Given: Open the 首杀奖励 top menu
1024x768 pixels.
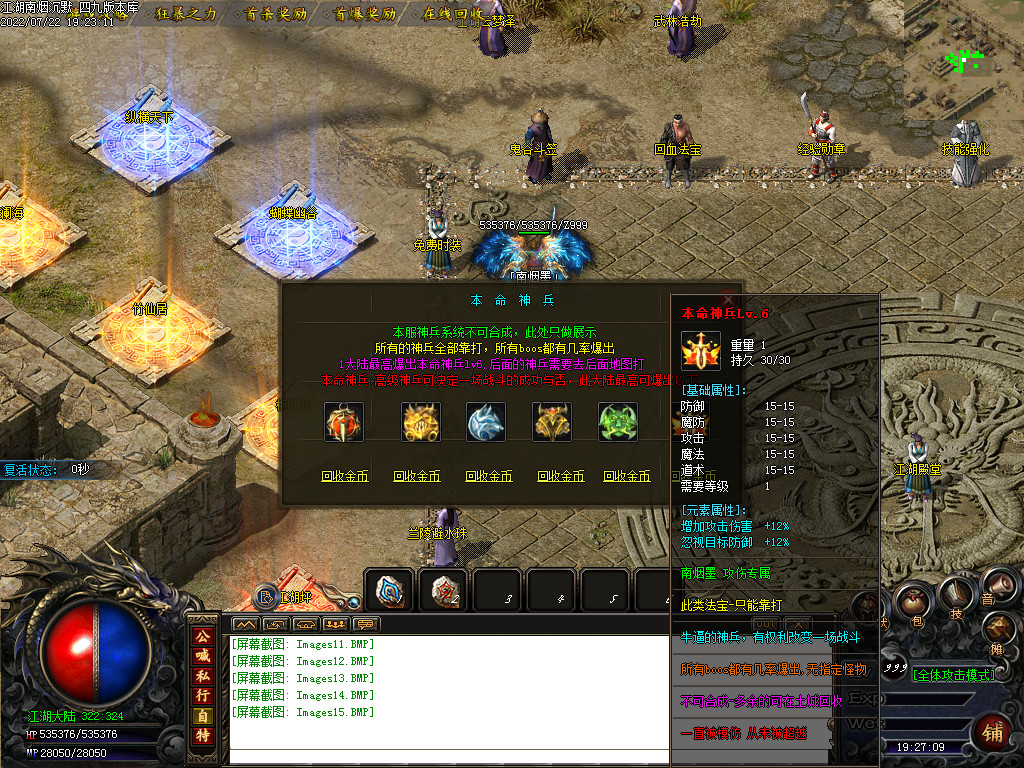Looking at the screenshot, I should click(x=273, y=14).
